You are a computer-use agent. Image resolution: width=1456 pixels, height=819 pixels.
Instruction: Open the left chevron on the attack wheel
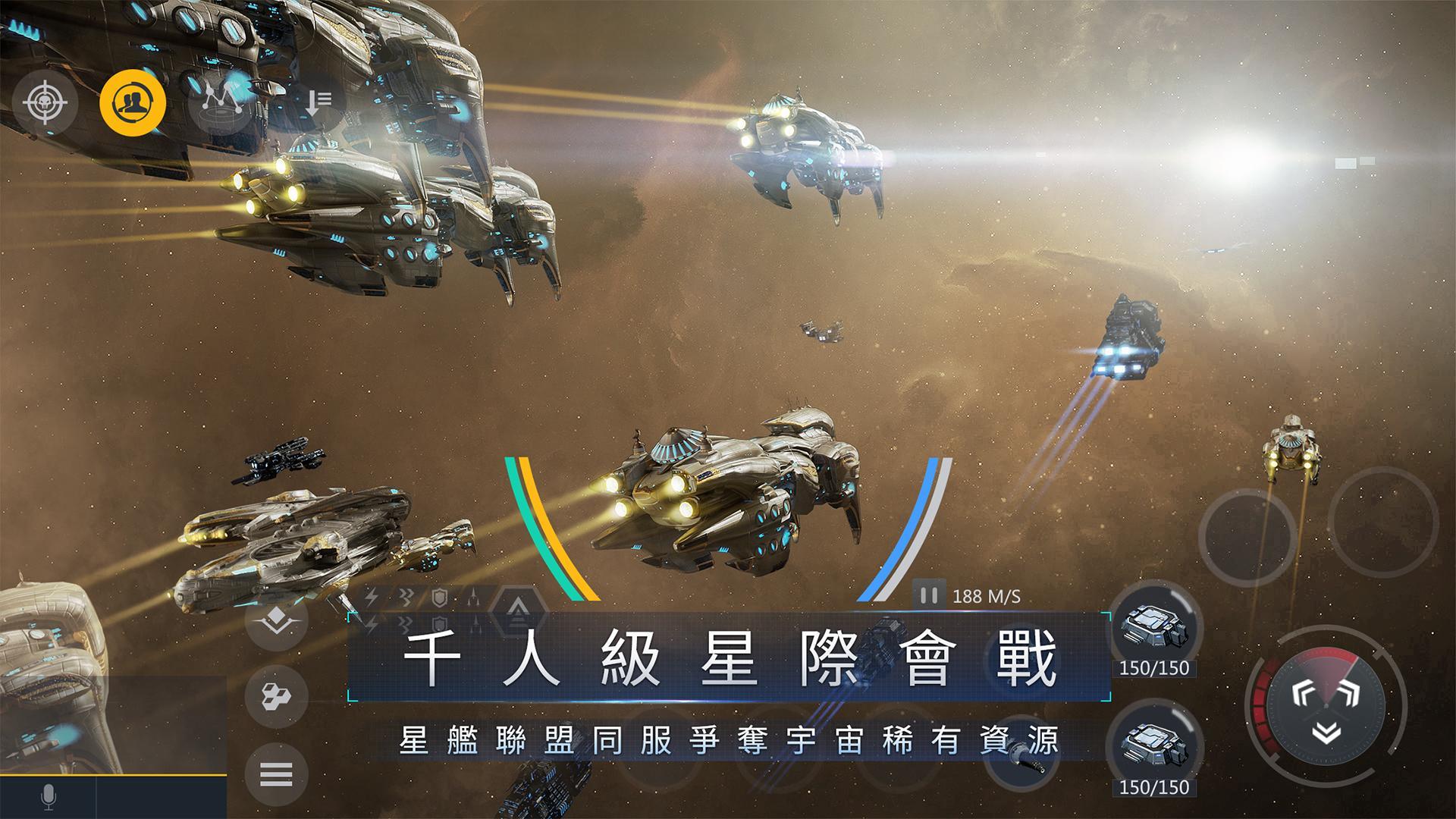click(1301, 692)
